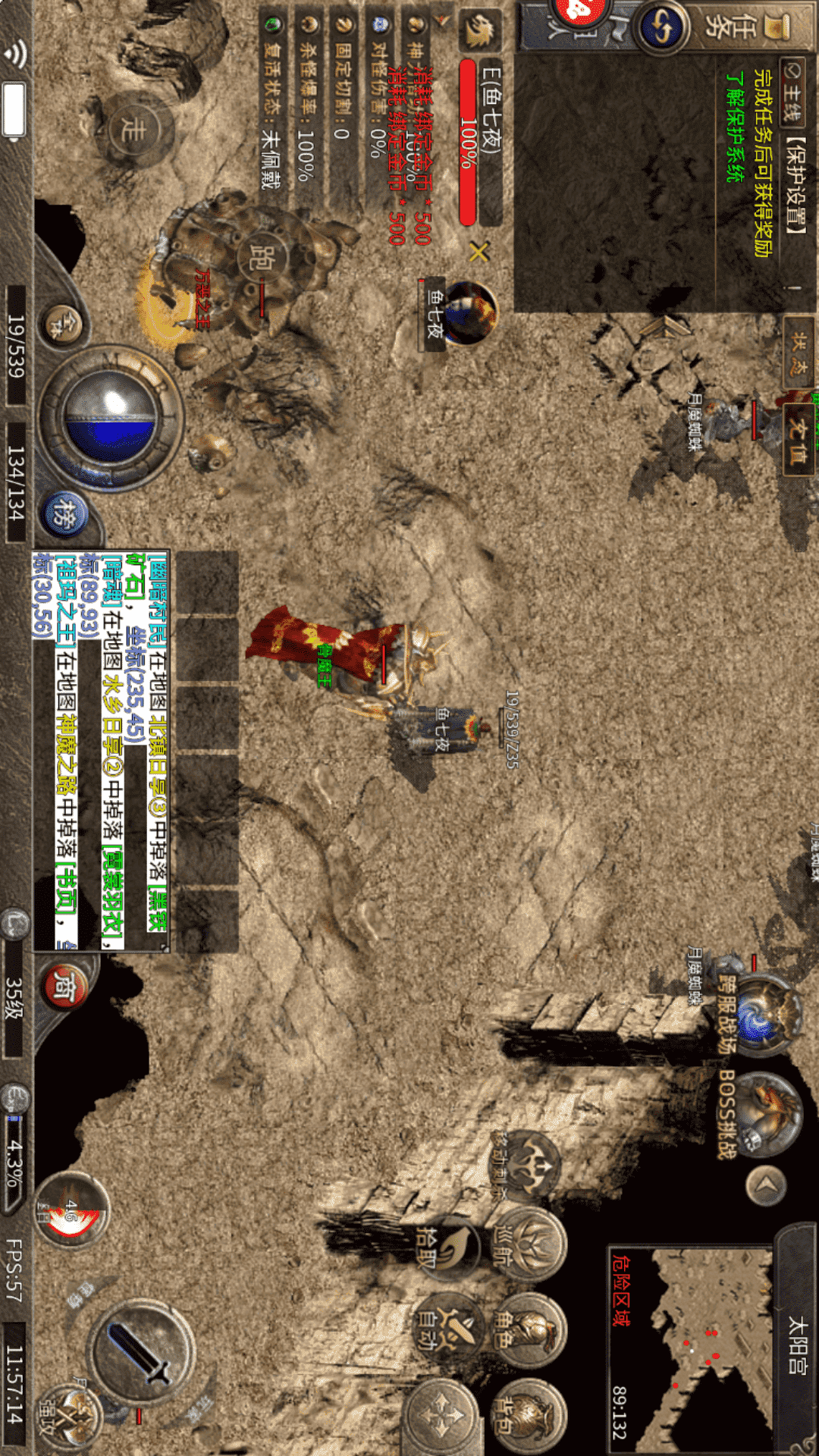The width and height of the screenshot is (819, 1456).
Task: Open the 商 shop button
Action: tap(64, 984)
